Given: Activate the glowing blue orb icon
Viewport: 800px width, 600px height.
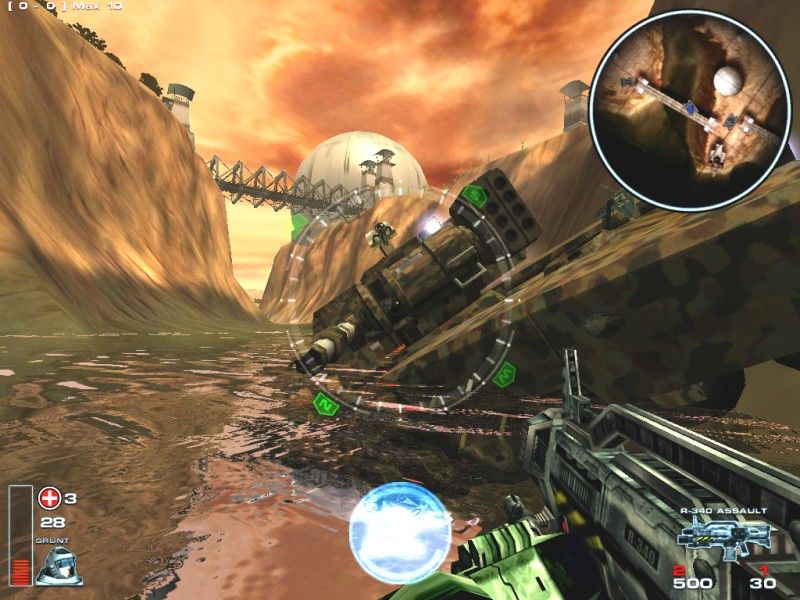Looking at the screenshot, I should [x=400, y=531].
